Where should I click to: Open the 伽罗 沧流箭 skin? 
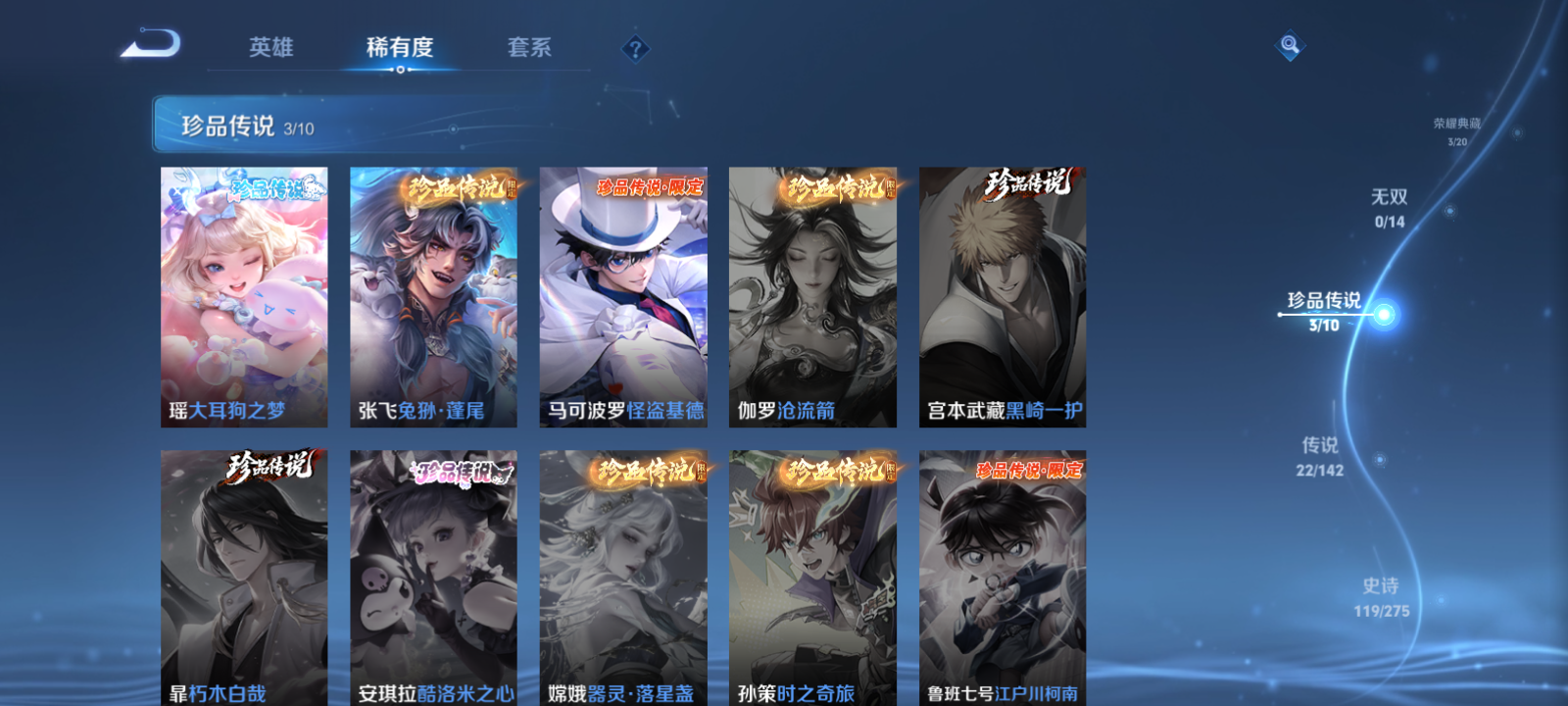[x=812, y=294]
